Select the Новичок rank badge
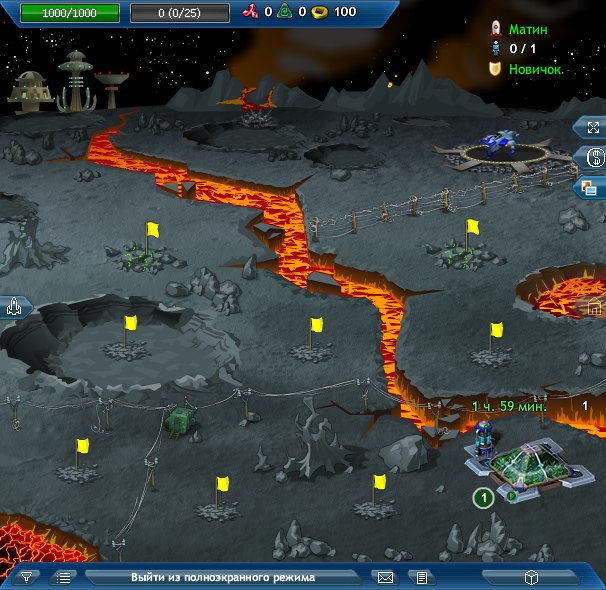Screen dimensions: 606x590 (x=534, y=69)
